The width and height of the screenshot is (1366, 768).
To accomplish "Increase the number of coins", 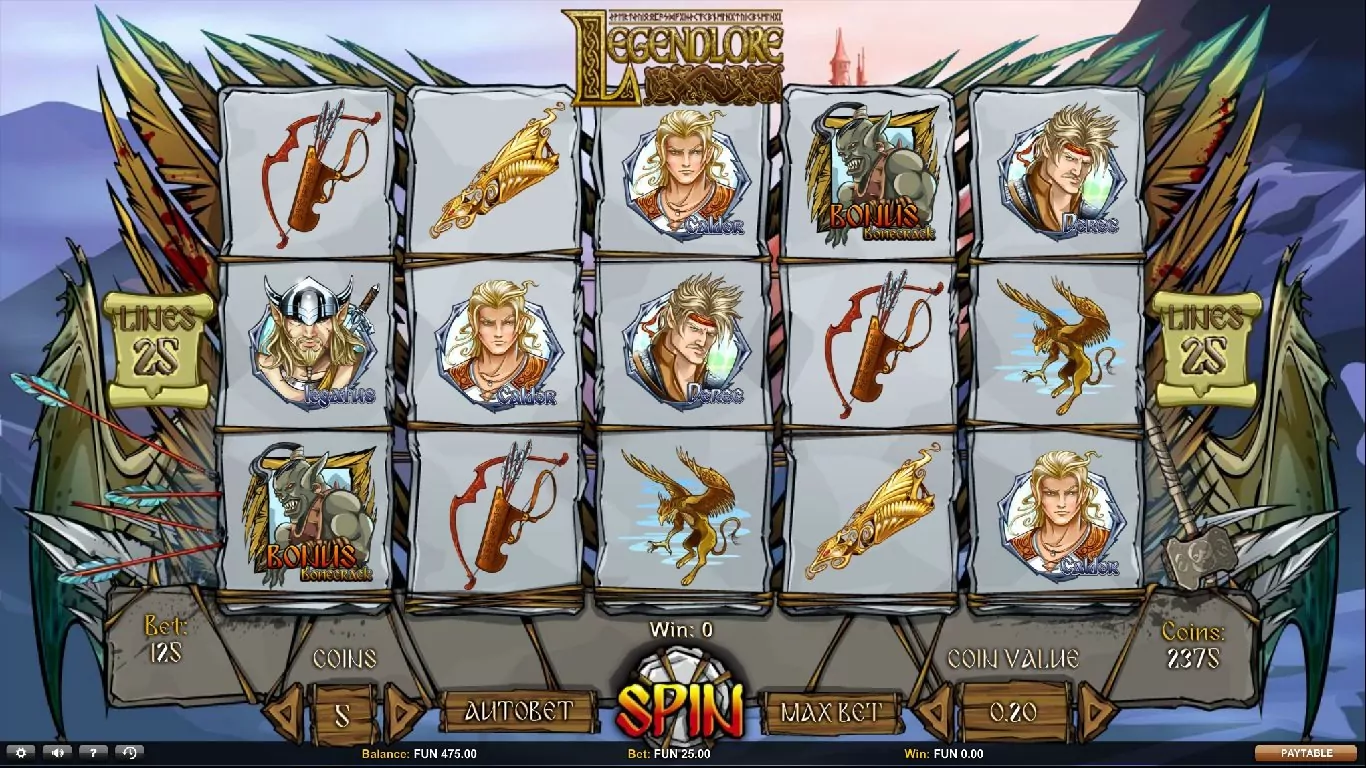I will coord(403,712).
